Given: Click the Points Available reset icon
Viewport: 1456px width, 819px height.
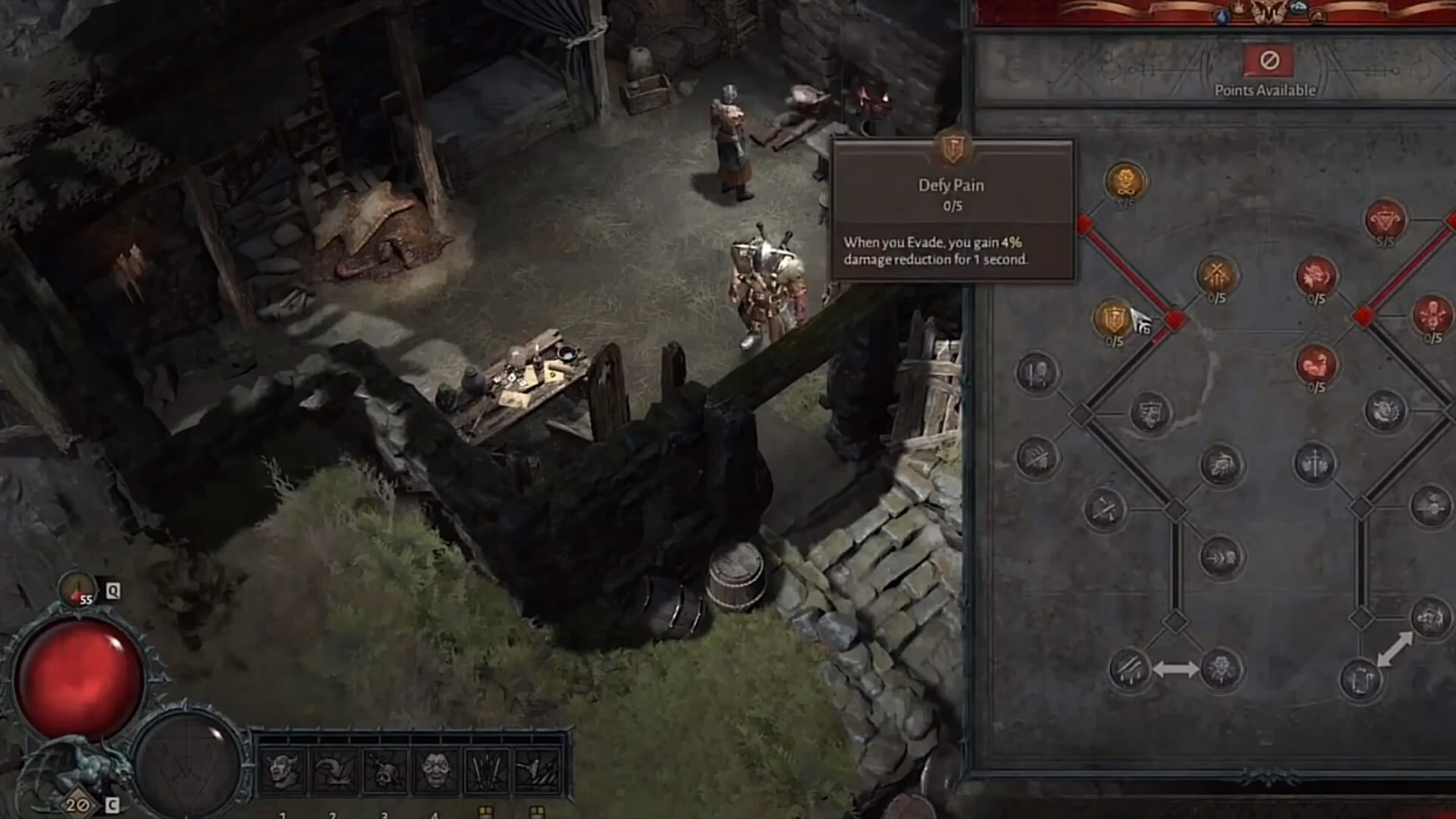Looking at the screenshot, I should click(x=1269, y=61).
